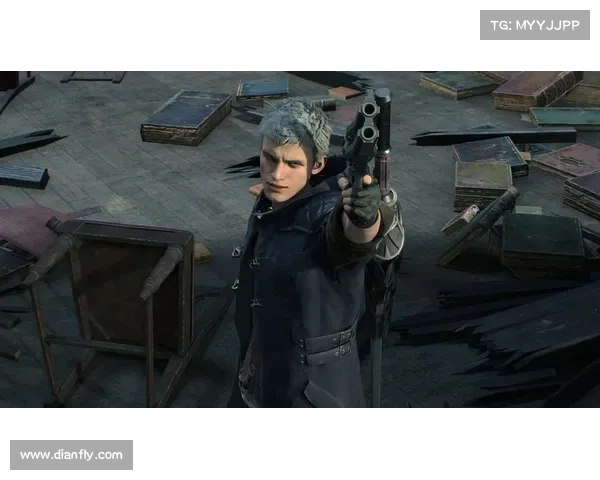Open the www.dianfly.com website label
The height and width of the screenshot is (480, 600).
tap(72, 455)
